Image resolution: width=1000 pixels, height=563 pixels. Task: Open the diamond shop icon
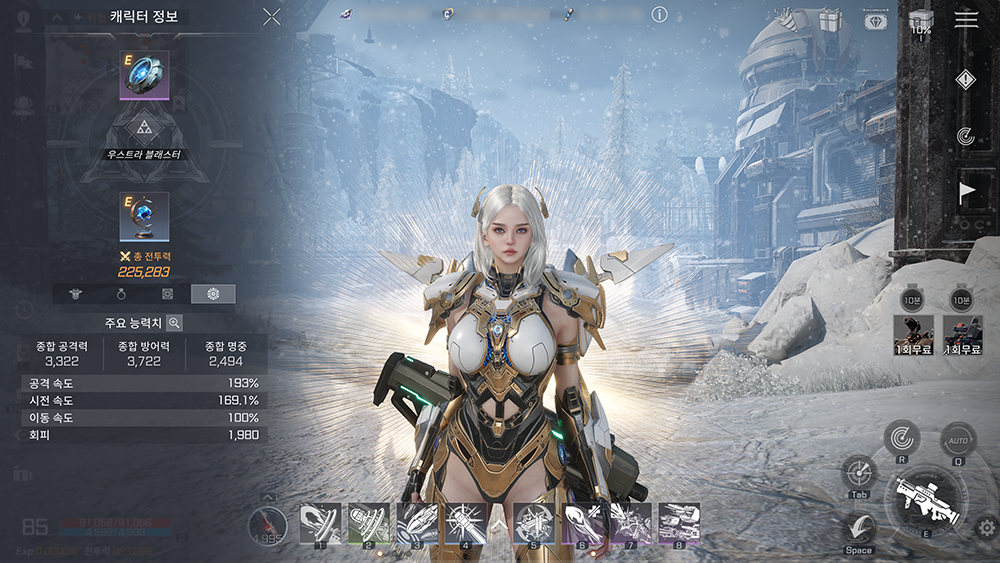tap(875, 20)
